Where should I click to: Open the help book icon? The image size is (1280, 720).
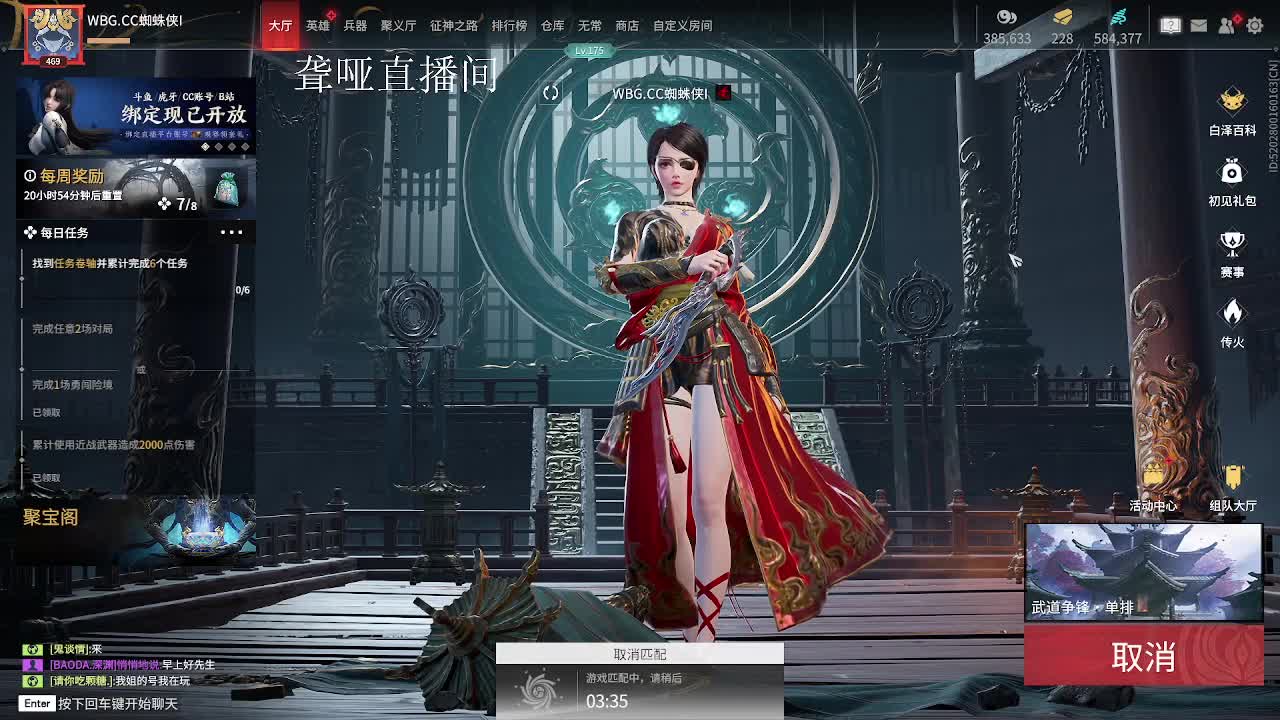pyautogui.click(x=1170, y=25)
